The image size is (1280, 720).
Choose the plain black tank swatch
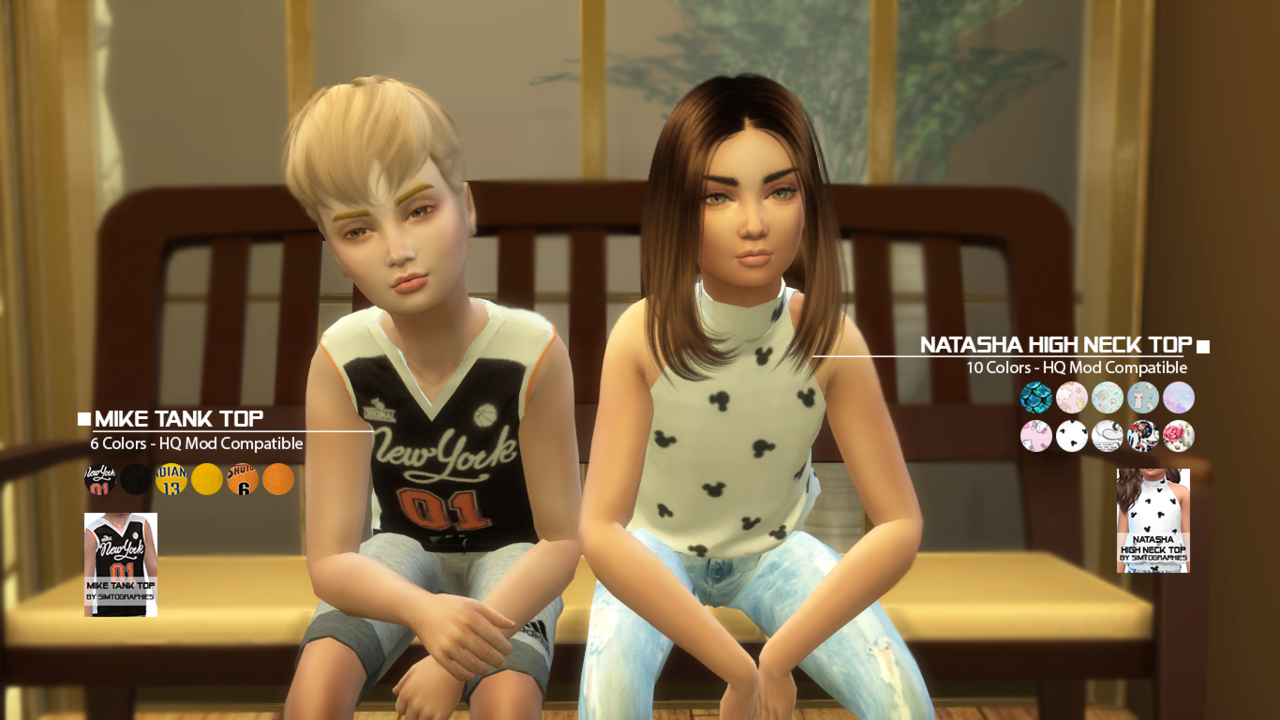(x=136, y=480)
